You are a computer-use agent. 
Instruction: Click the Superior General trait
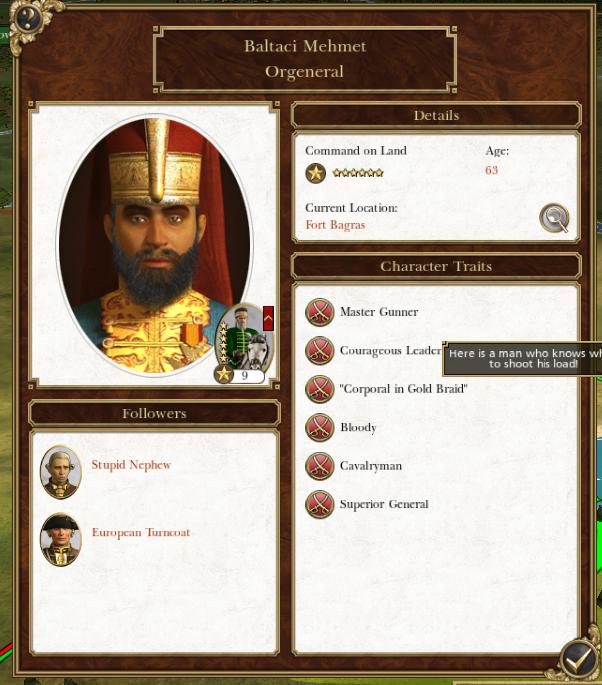(x=384, y=504)
